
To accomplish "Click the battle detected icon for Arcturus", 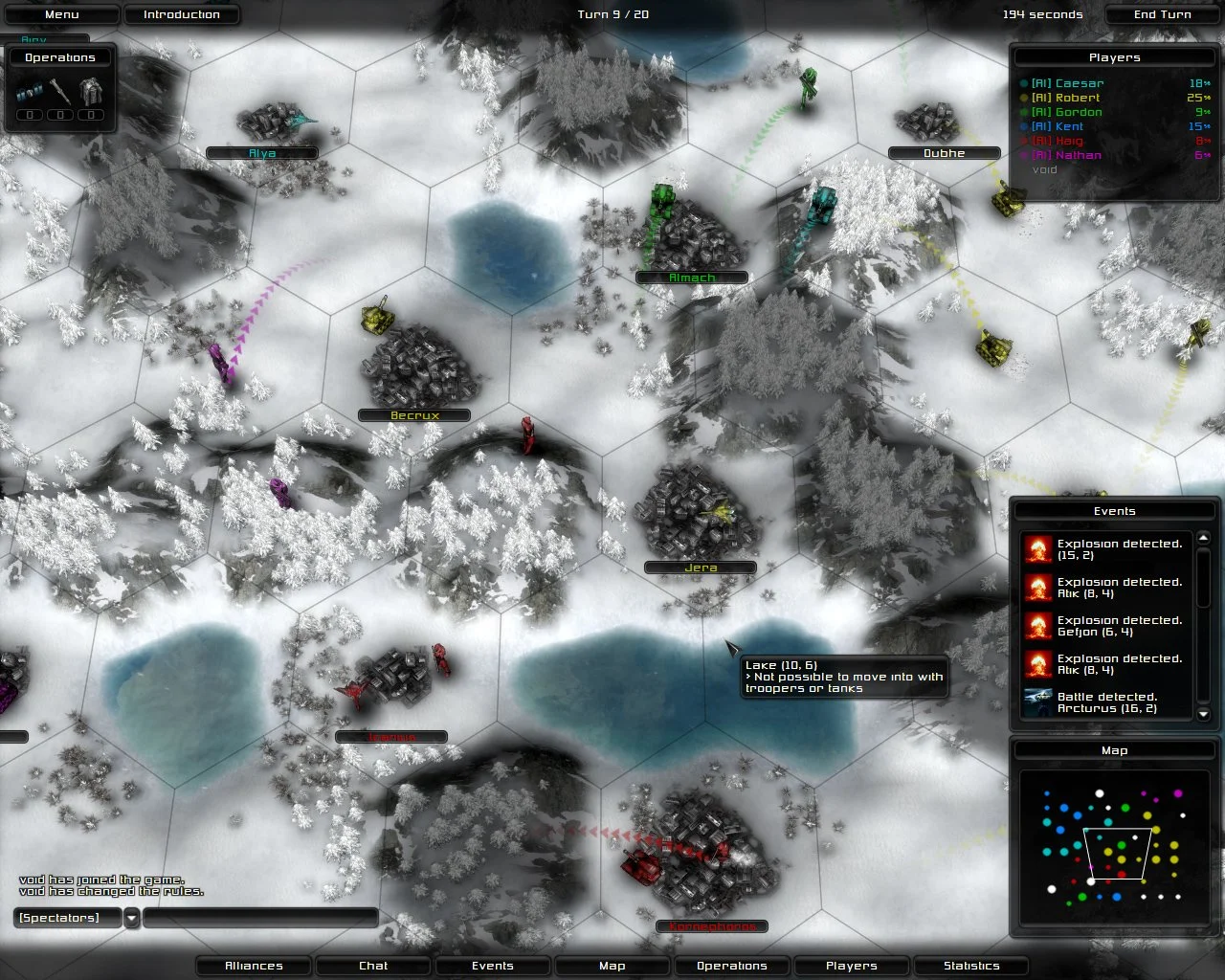I will tap(1038, 702).
